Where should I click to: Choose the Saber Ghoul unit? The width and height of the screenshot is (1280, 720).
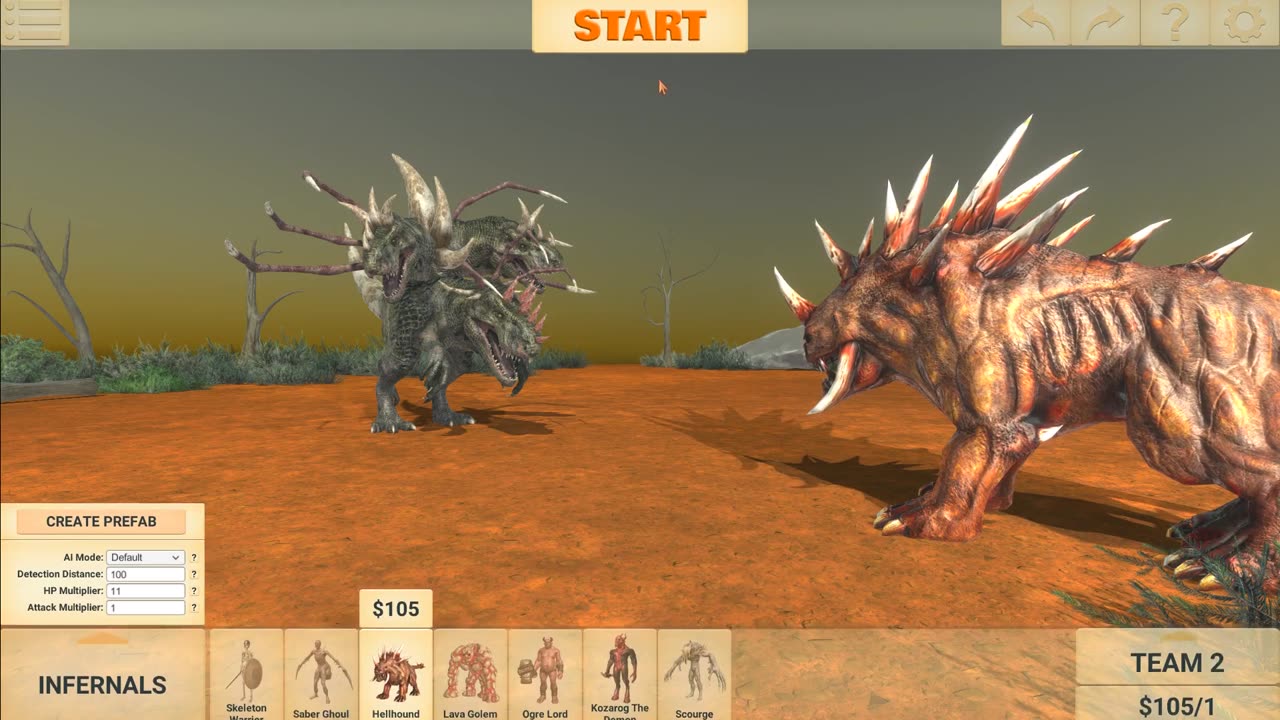(x=321, y=675)
